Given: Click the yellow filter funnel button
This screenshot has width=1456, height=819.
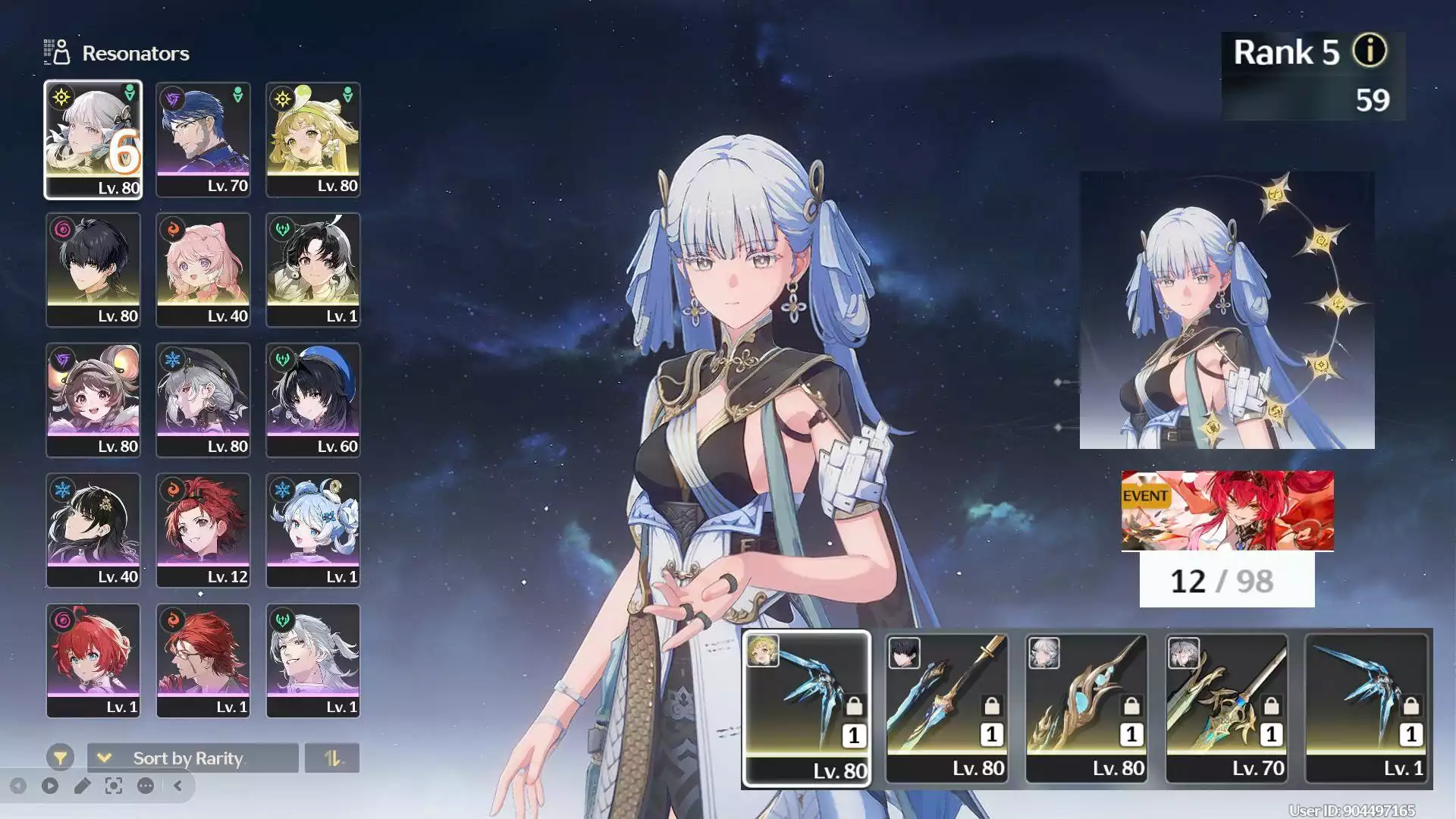Looking at the screenshot, I should (x=60, y=757).
